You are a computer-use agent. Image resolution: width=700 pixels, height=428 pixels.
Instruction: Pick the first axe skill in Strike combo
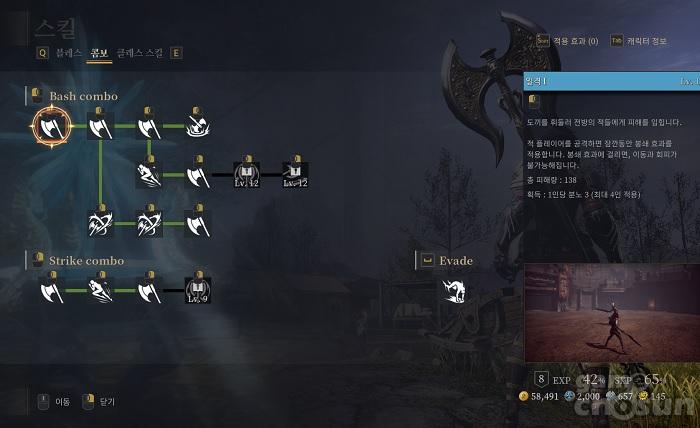tap(51, 291)
